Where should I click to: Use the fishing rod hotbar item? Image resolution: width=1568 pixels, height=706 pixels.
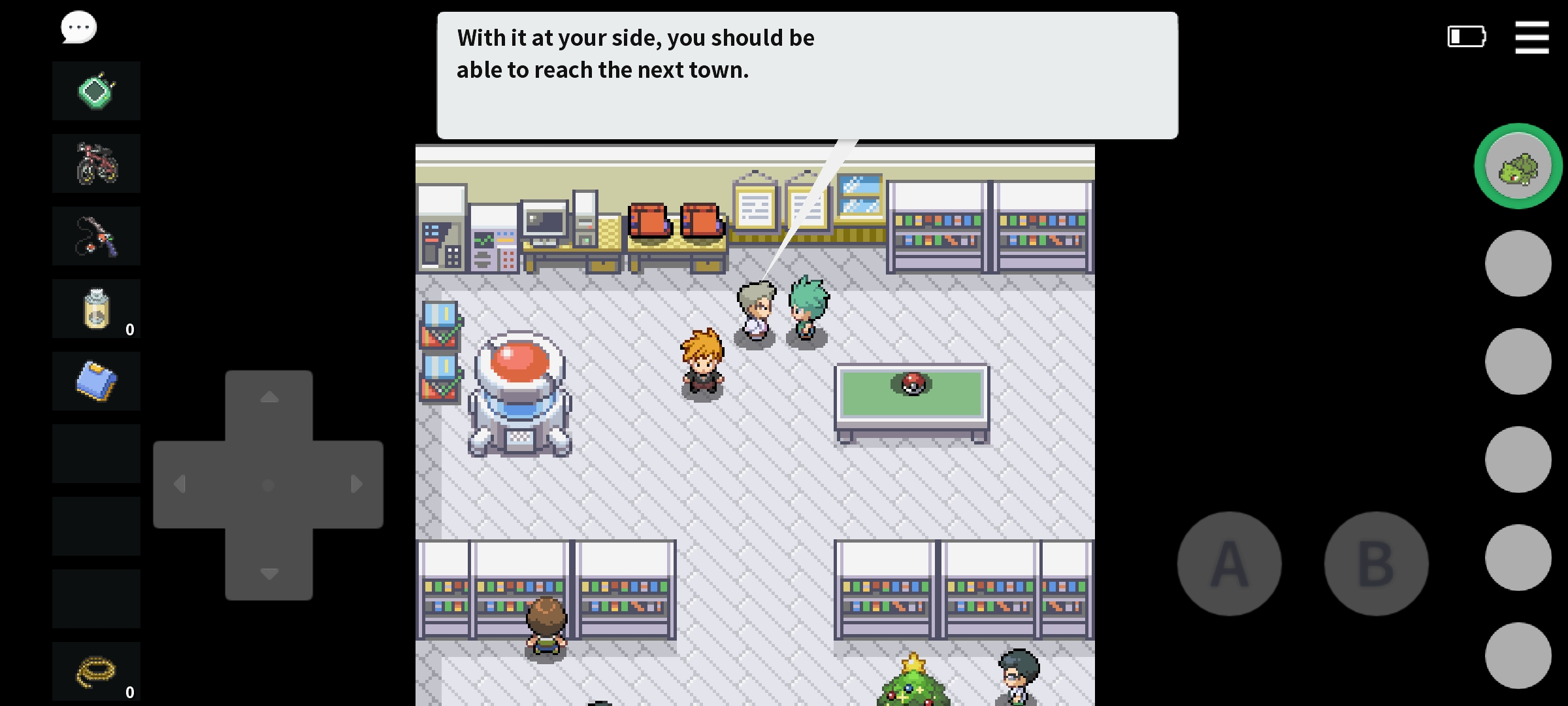point(96,236)
